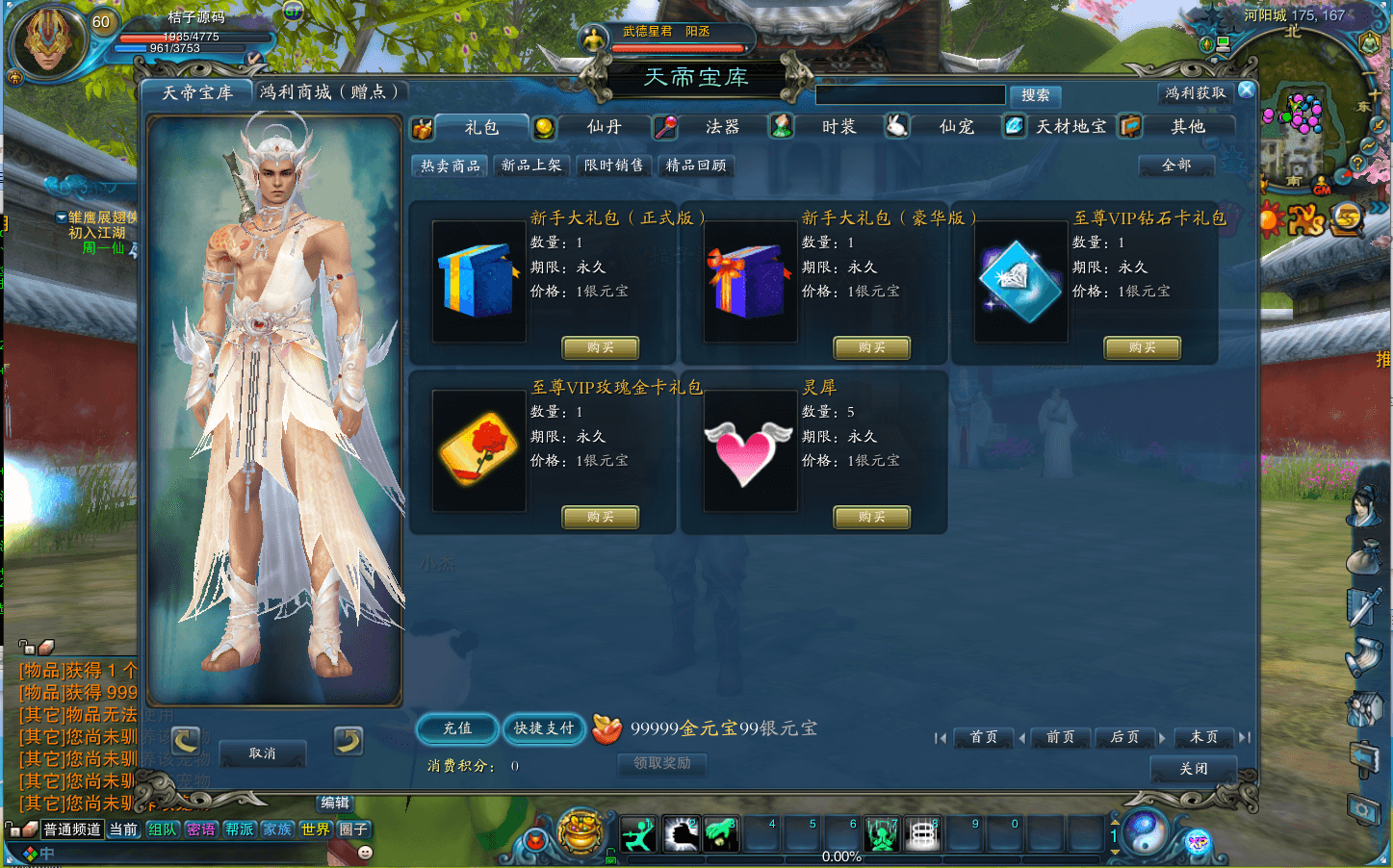Screen dimensions: 1393x868
Task: Show 限时销售 limited-time sale items
Action: tap(613, 166)
